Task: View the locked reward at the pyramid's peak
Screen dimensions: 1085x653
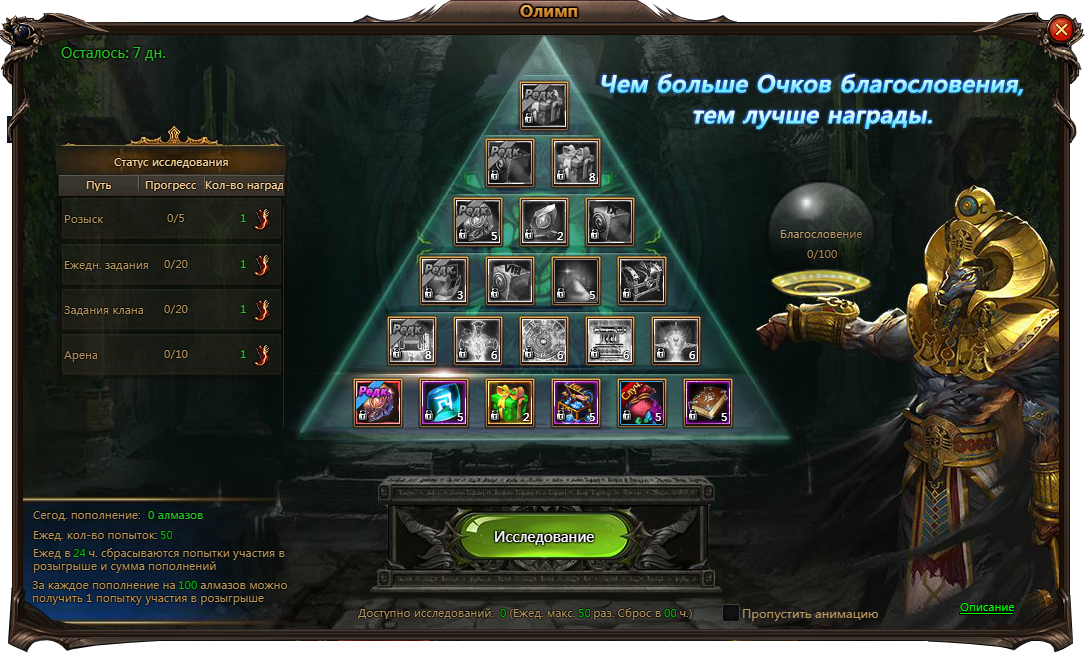Action: tap(544, 105)
